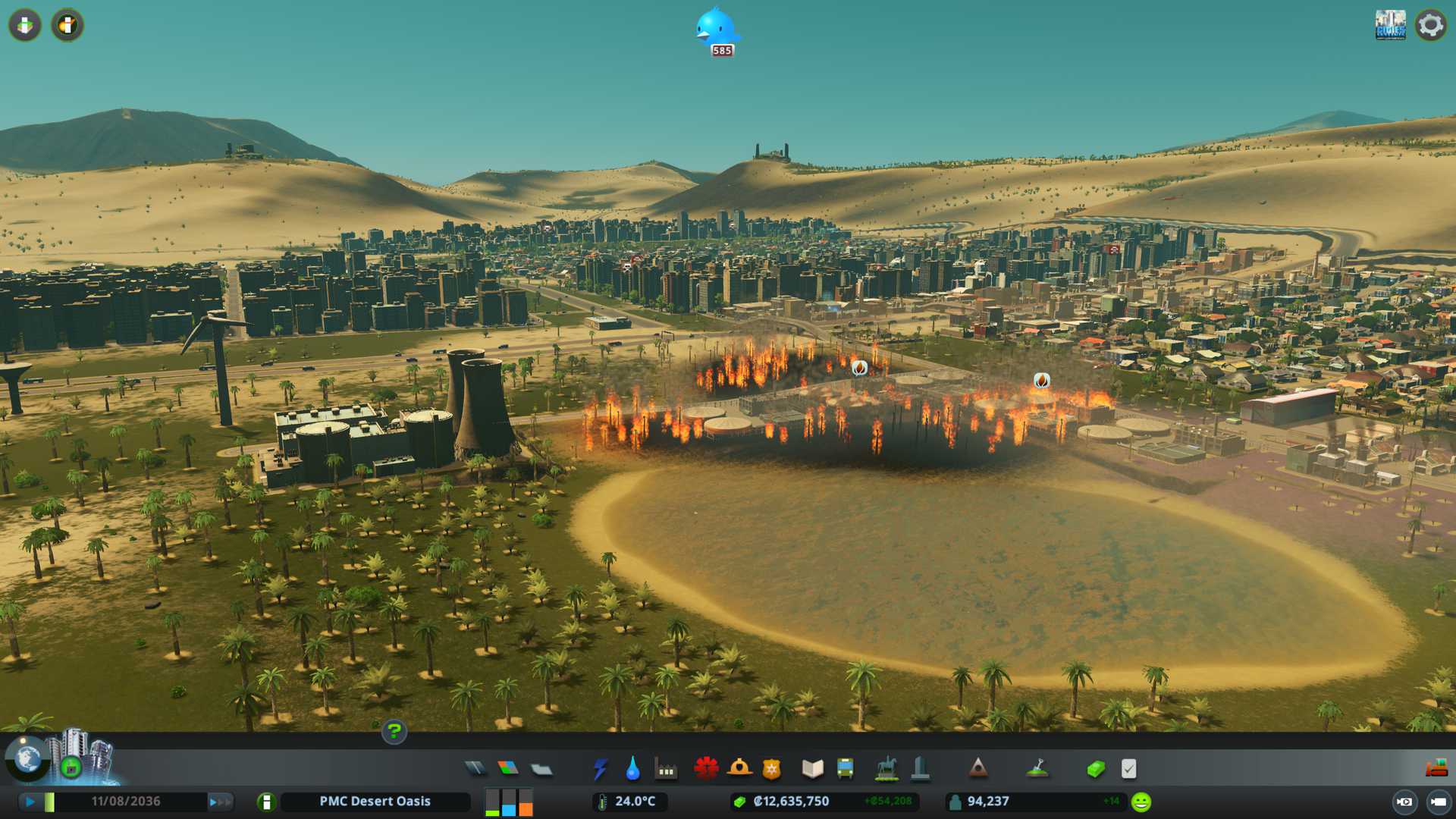
Task: Select the Electricity lightning bolt menu
Action: click(600, 769)
